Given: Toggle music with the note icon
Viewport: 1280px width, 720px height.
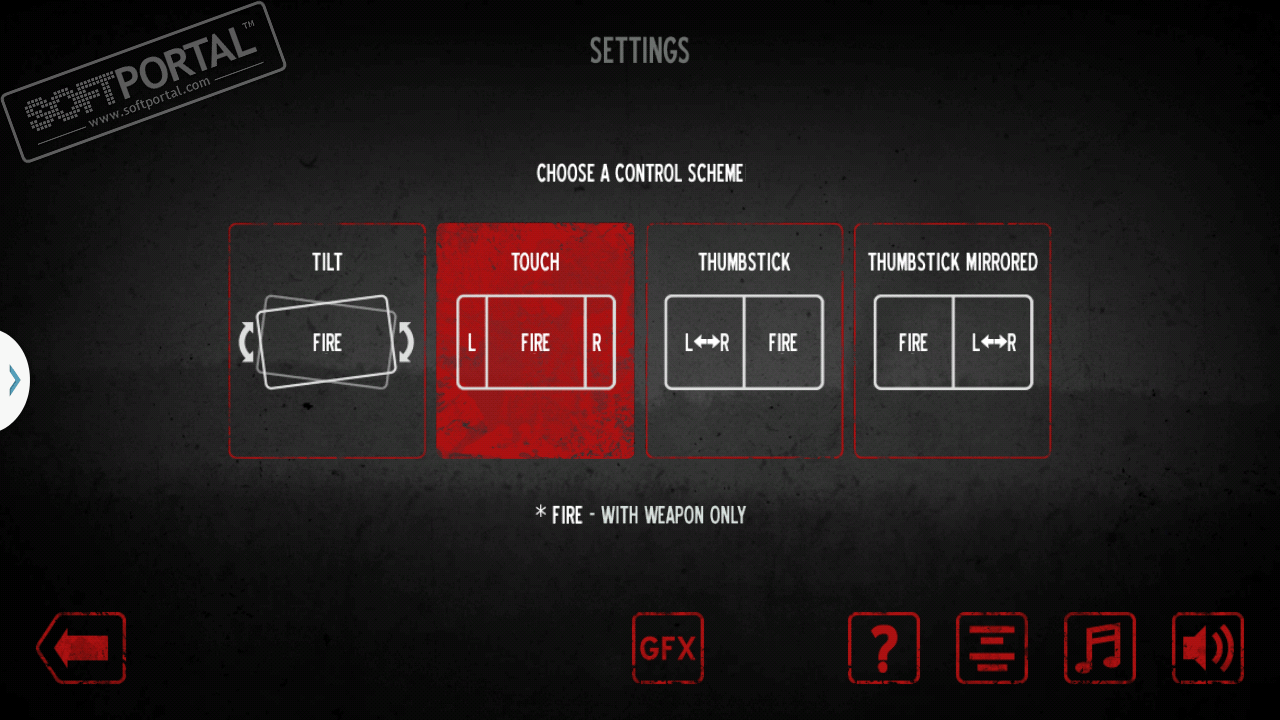Looking at the screenshot, I should click(1100, 648).
